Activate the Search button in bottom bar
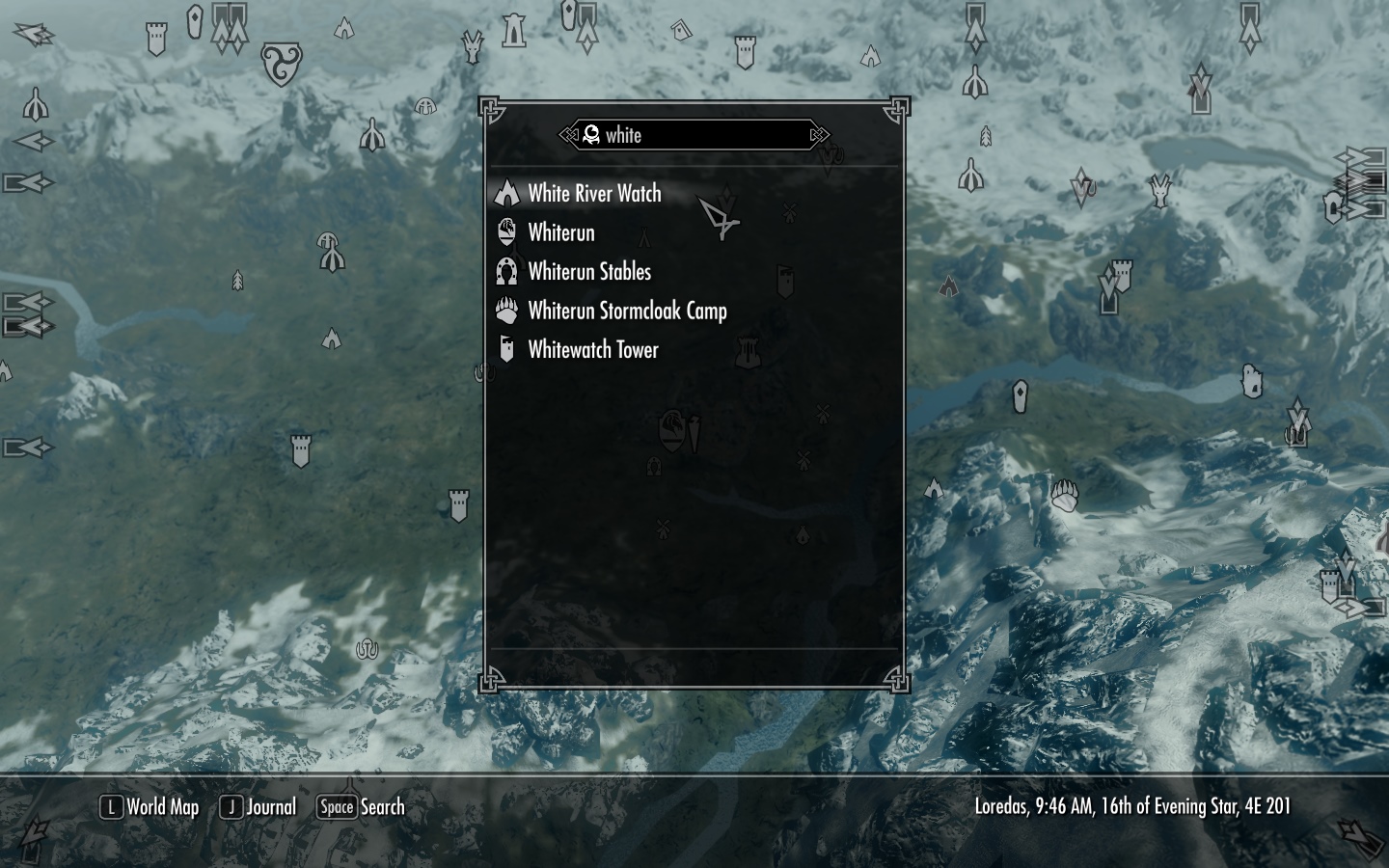Image resolution: width=1389 pixels, height=868 pixels. pyautogui.click(x=362, y=807)
